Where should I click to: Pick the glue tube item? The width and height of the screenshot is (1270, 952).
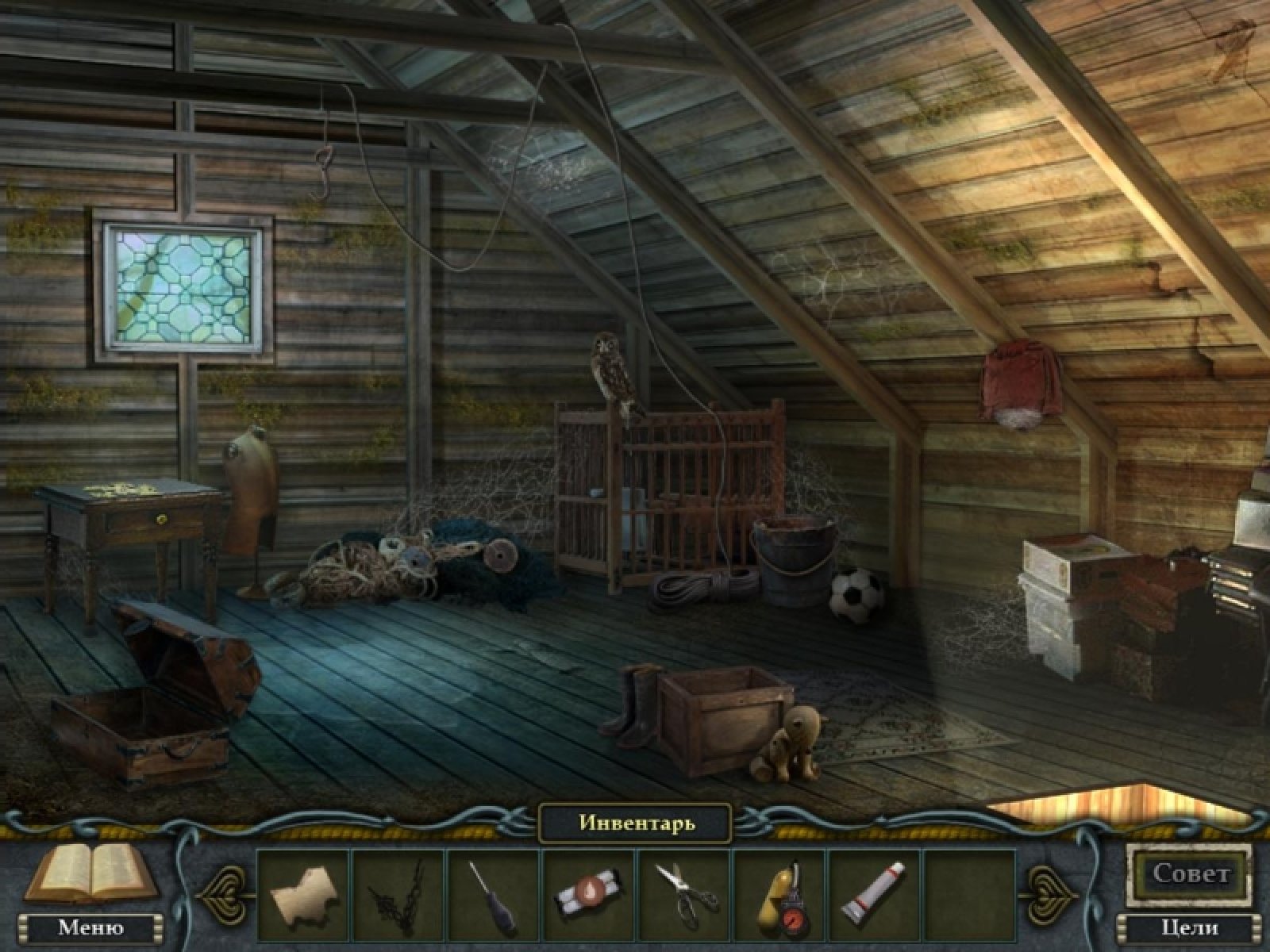873,894
